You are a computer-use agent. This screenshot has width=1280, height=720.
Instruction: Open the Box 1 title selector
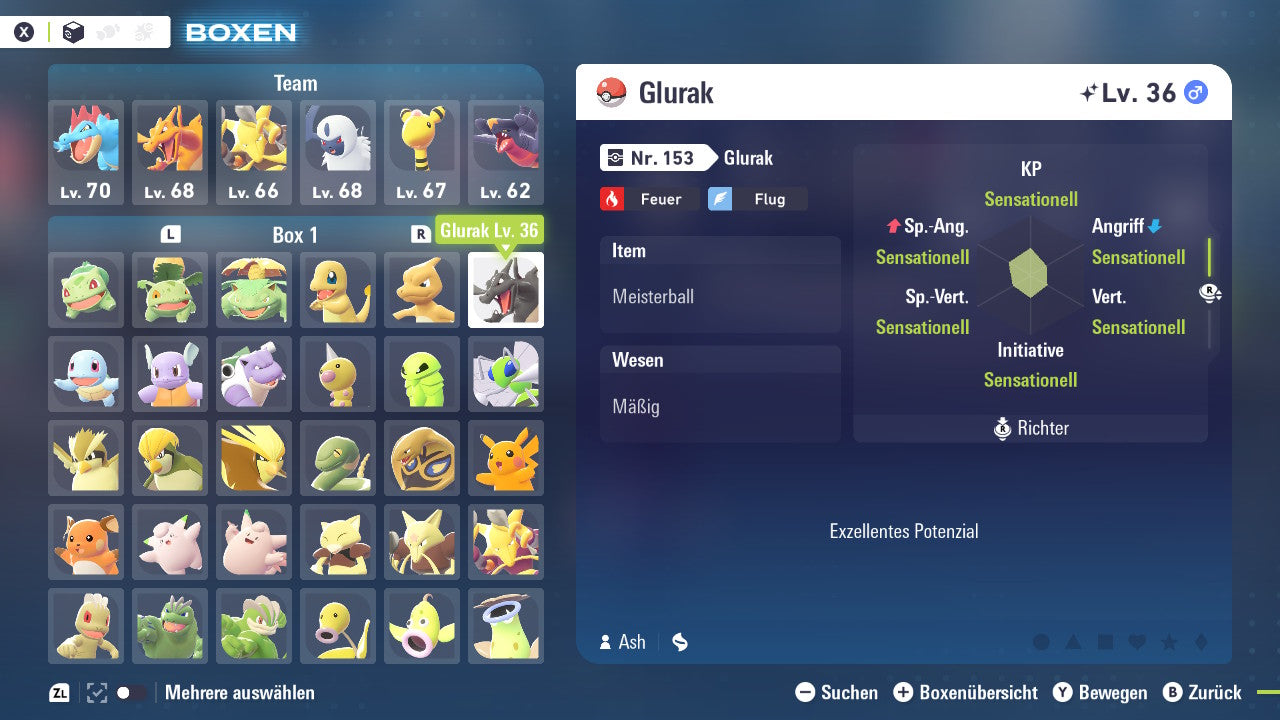(x=295, y=234)
